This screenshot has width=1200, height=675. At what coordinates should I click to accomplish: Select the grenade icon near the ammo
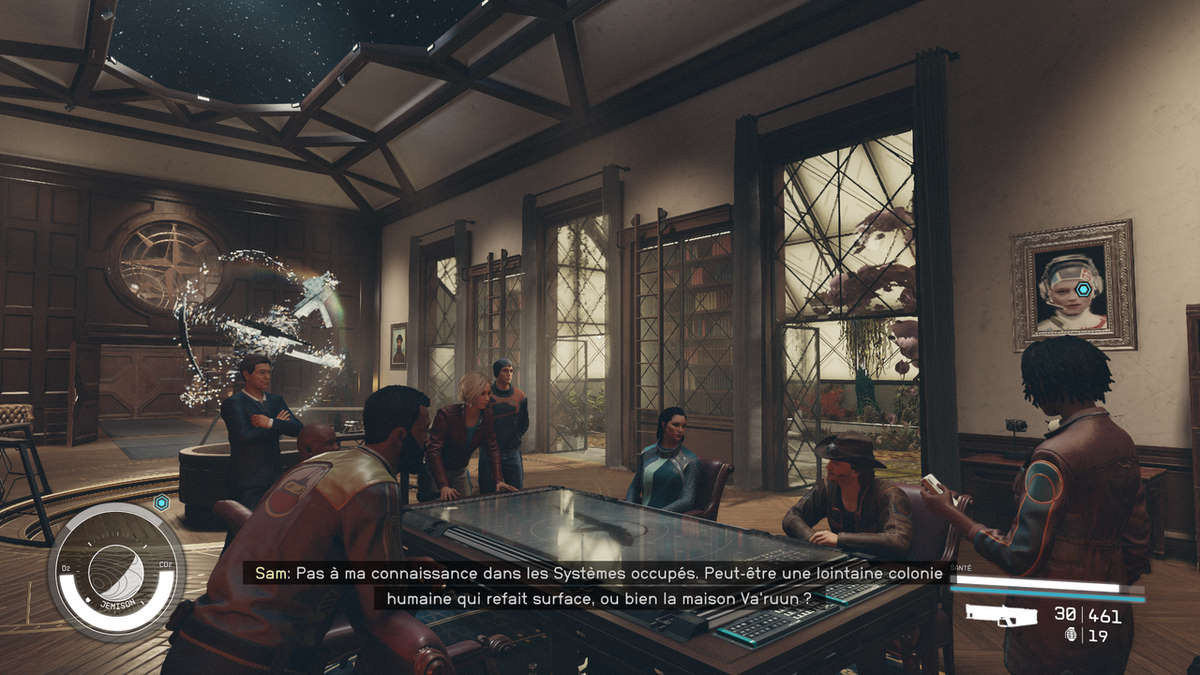[x=1072, y=635]
